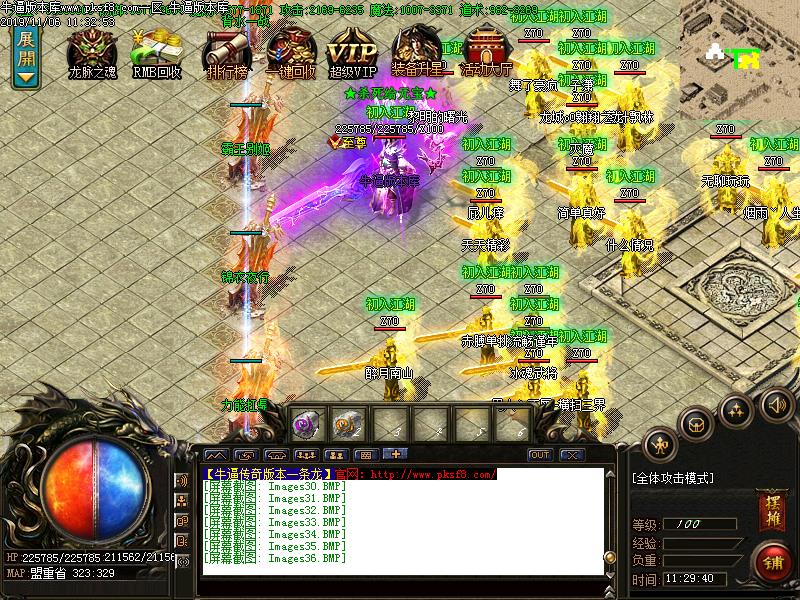Click the red 铺 shop button

(771, 560)
